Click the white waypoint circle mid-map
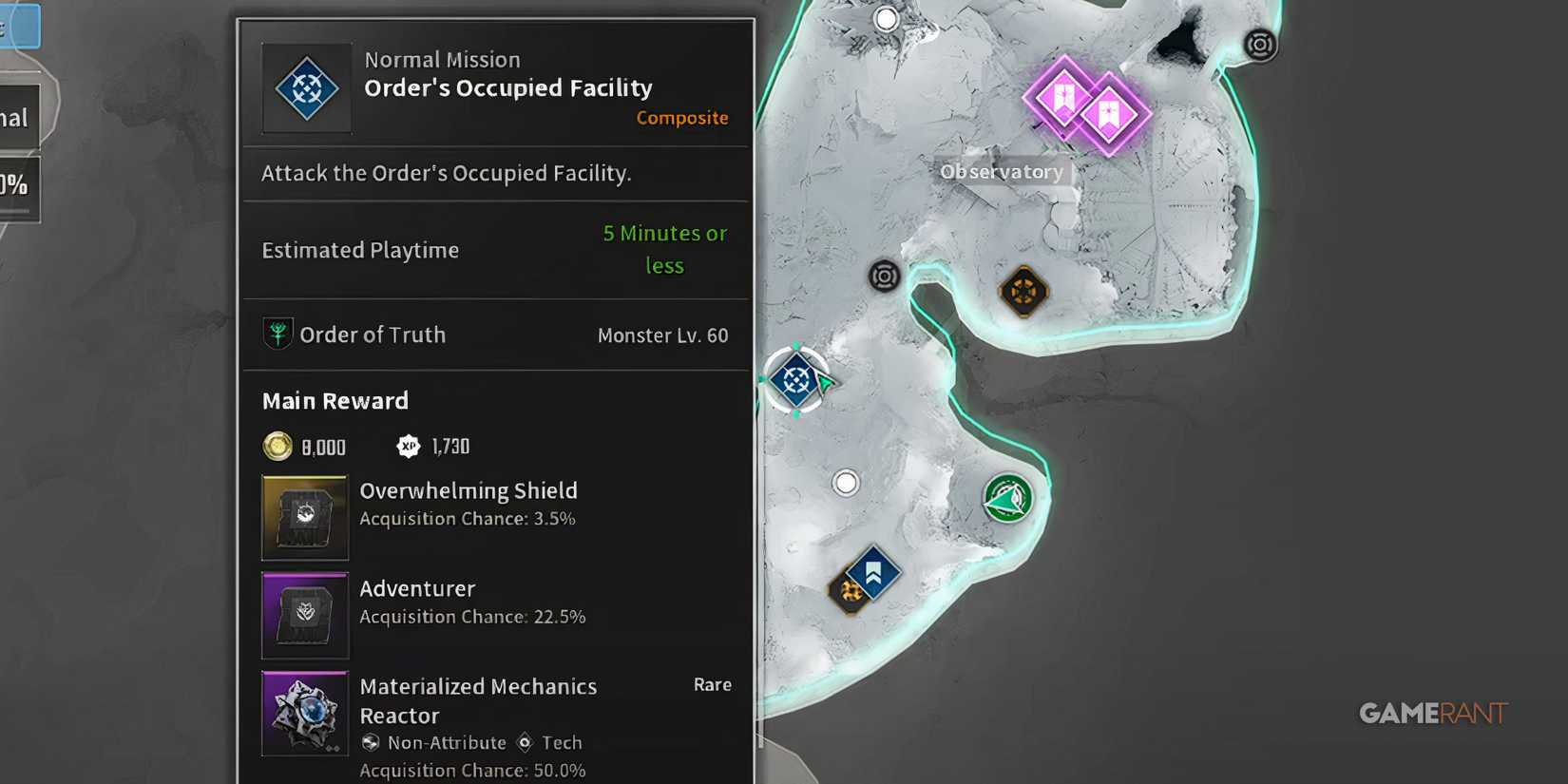This screenshot has width=1568, height=784. (x=846, y=483)
